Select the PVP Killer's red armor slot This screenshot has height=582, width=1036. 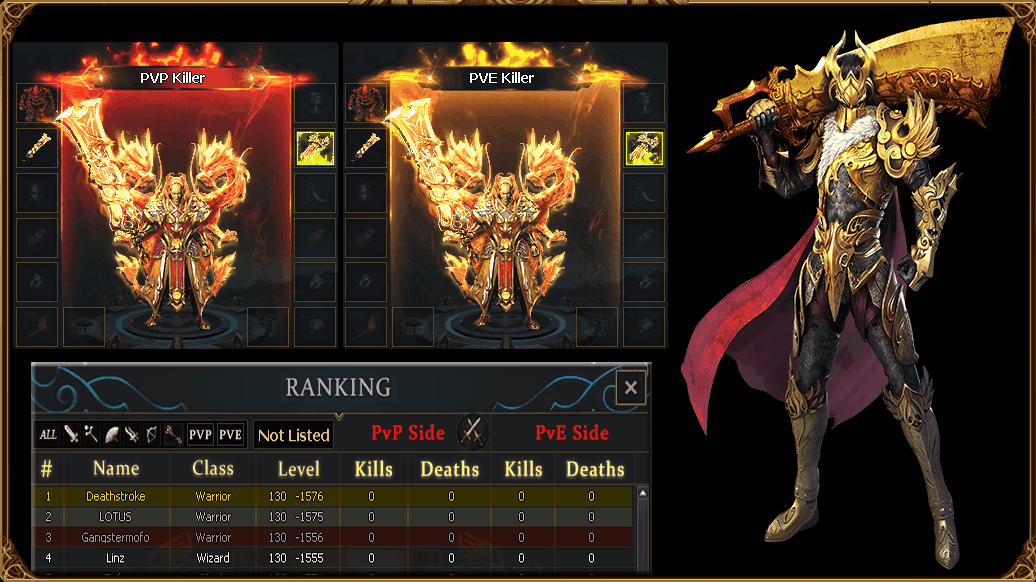pos(37,103)
